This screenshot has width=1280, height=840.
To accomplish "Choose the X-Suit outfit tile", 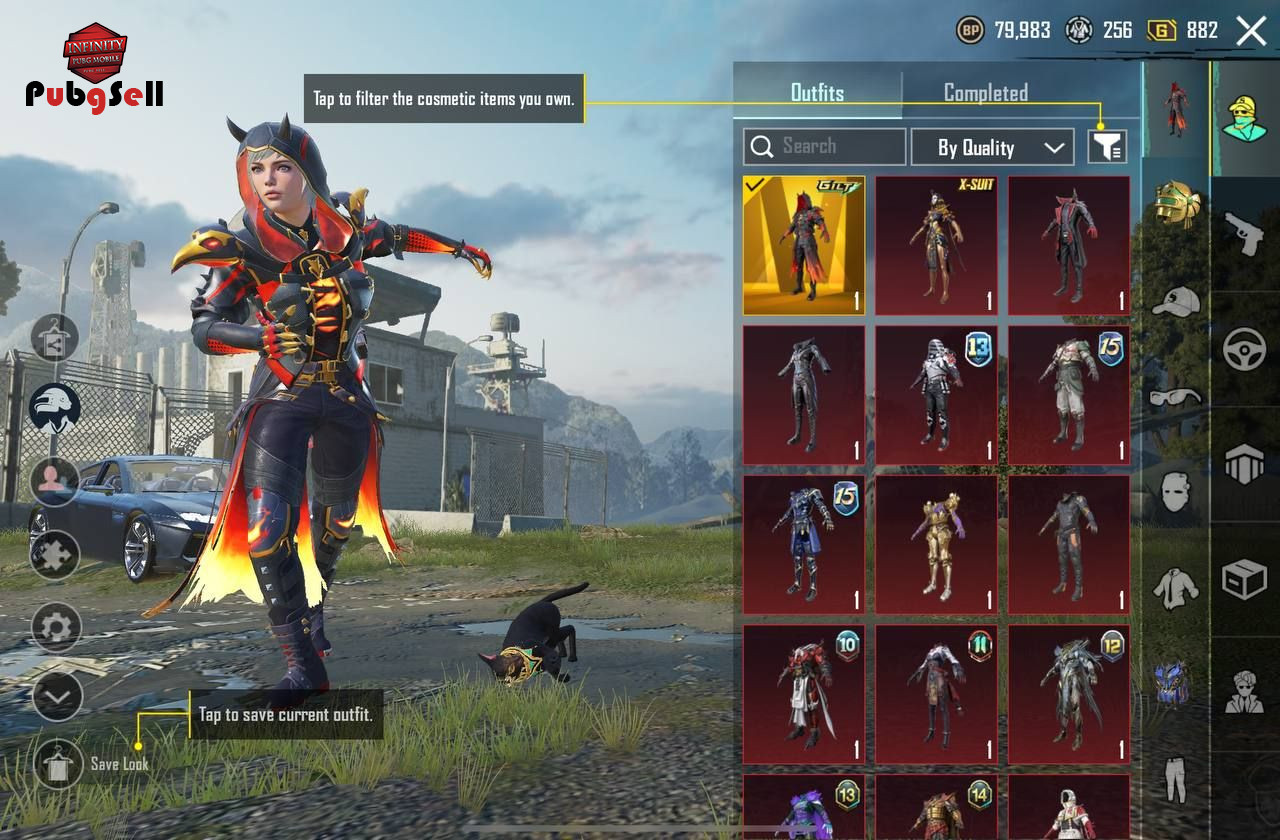I will 936,245.
